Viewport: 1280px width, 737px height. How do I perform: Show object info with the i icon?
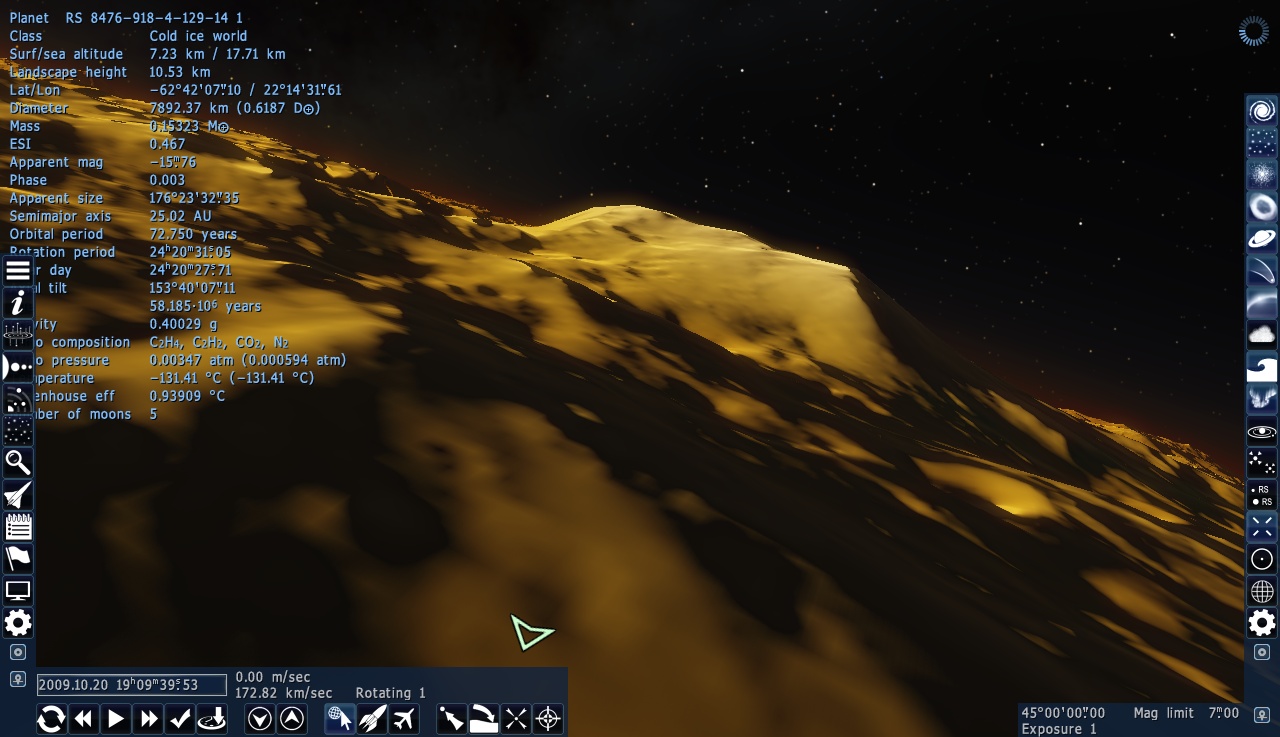18,303
